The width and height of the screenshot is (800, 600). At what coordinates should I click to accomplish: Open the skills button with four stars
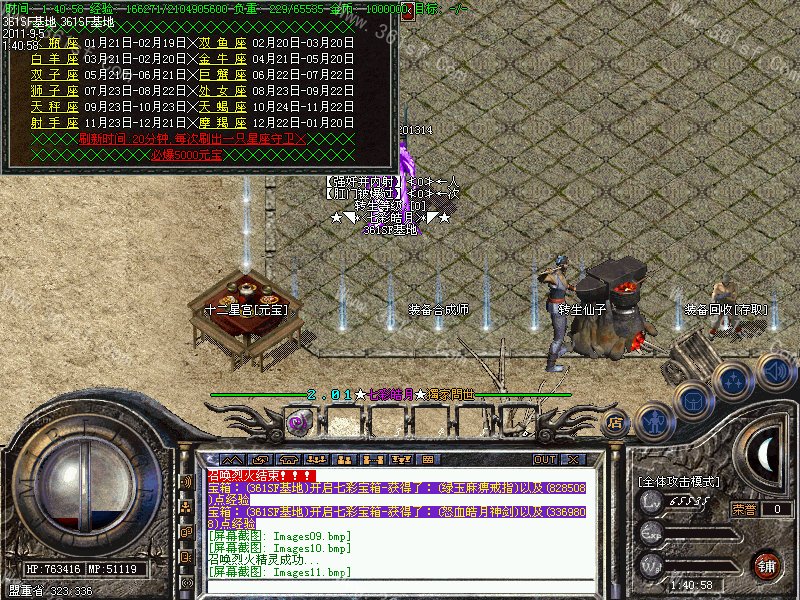tap(735, 382)
